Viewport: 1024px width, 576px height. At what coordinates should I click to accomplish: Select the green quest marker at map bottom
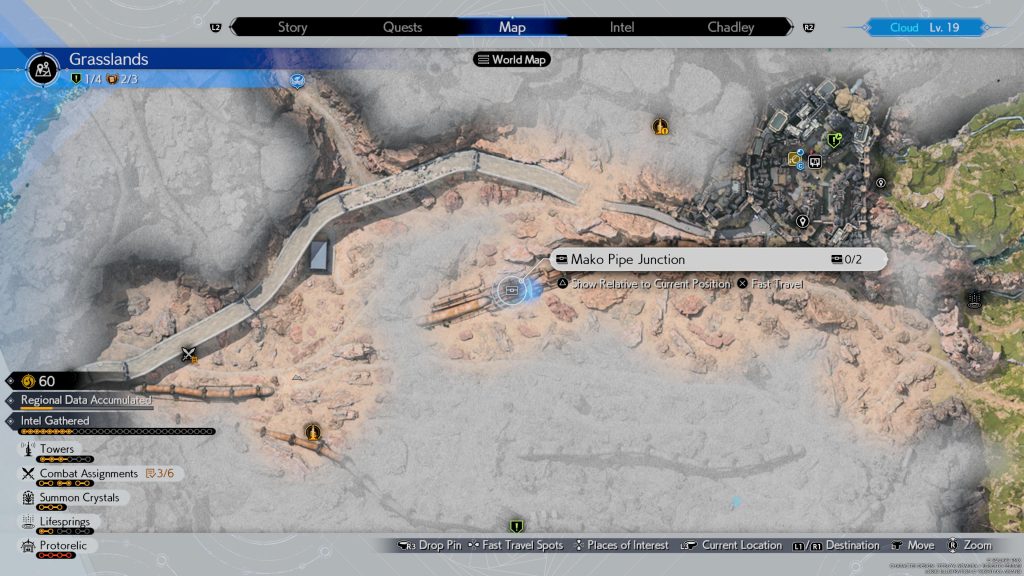(516, 526)
